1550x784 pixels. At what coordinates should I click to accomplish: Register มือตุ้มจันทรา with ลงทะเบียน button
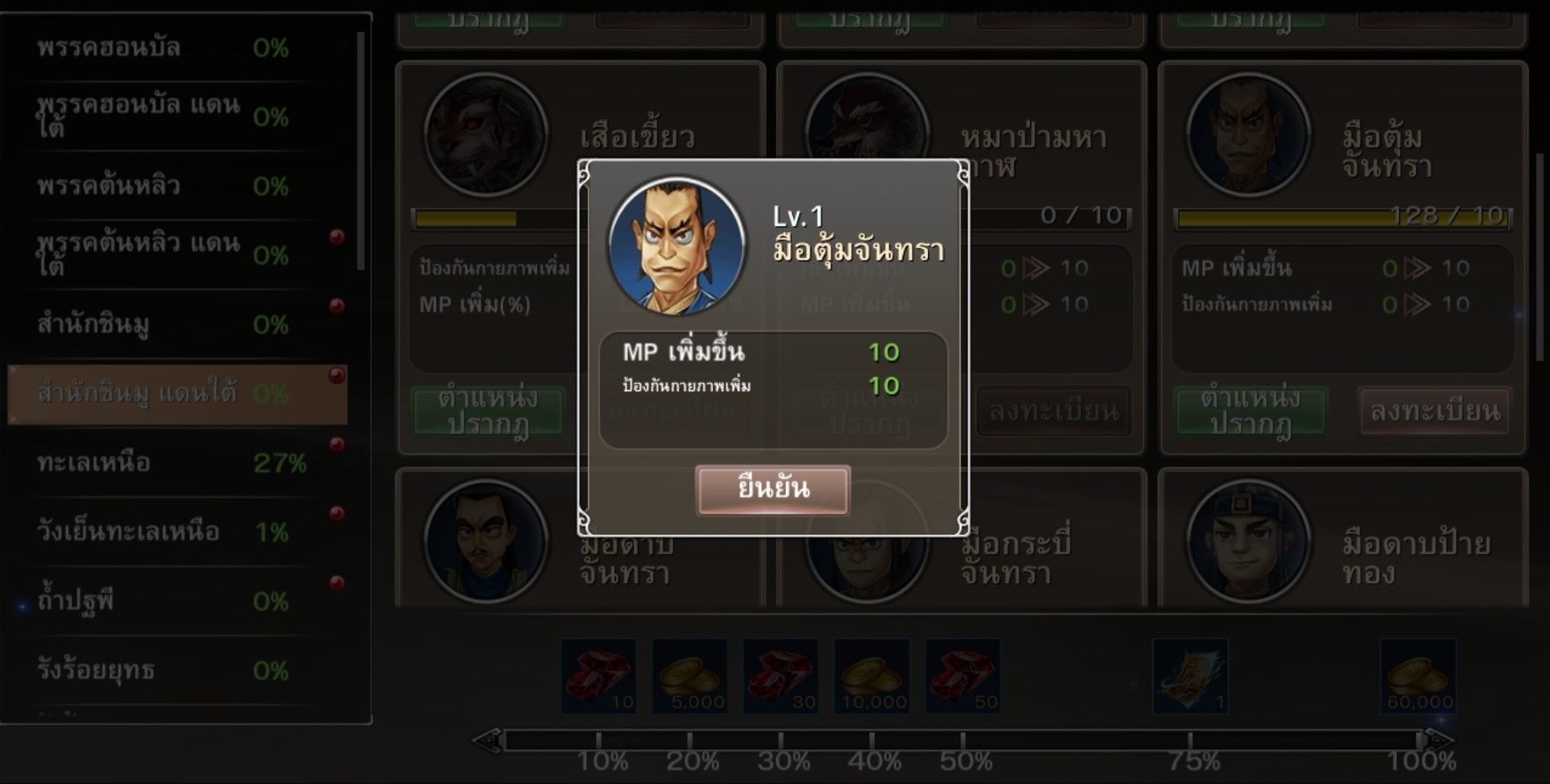(x=1434, y=410)
